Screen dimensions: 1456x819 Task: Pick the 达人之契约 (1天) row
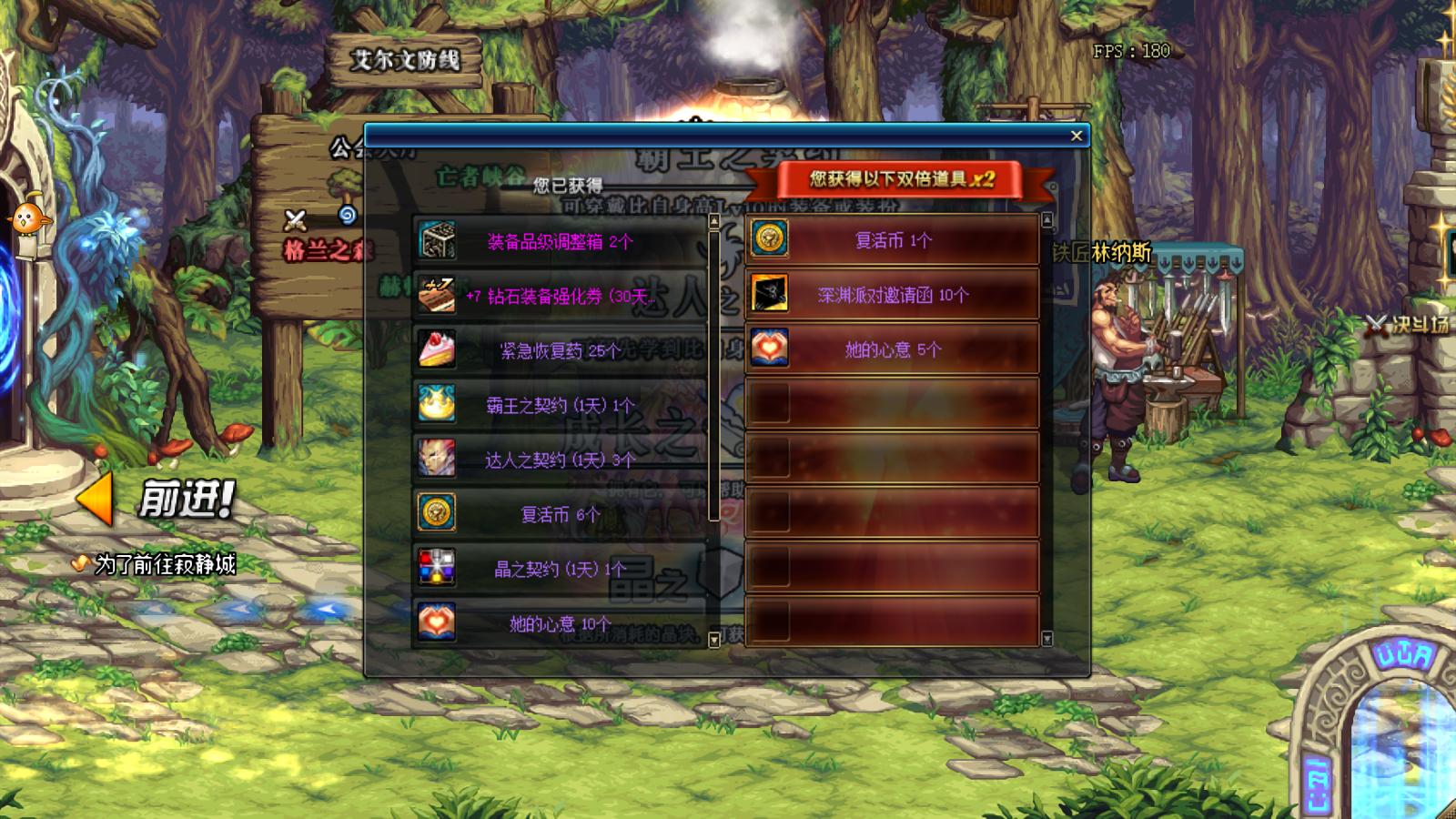click(x=559, y=460)
